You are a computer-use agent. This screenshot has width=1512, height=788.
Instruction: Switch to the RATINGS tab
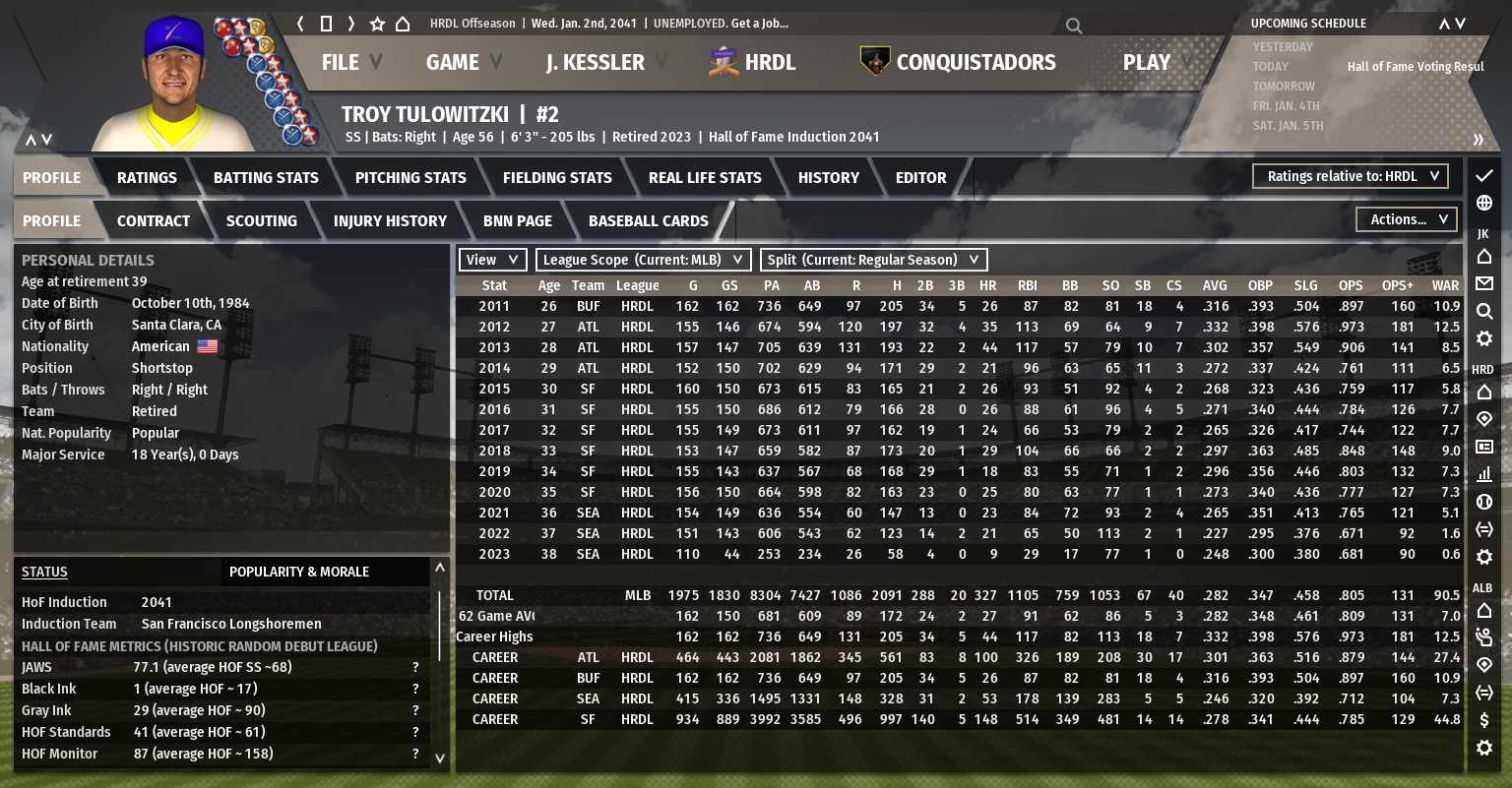[x=147, y=178]
